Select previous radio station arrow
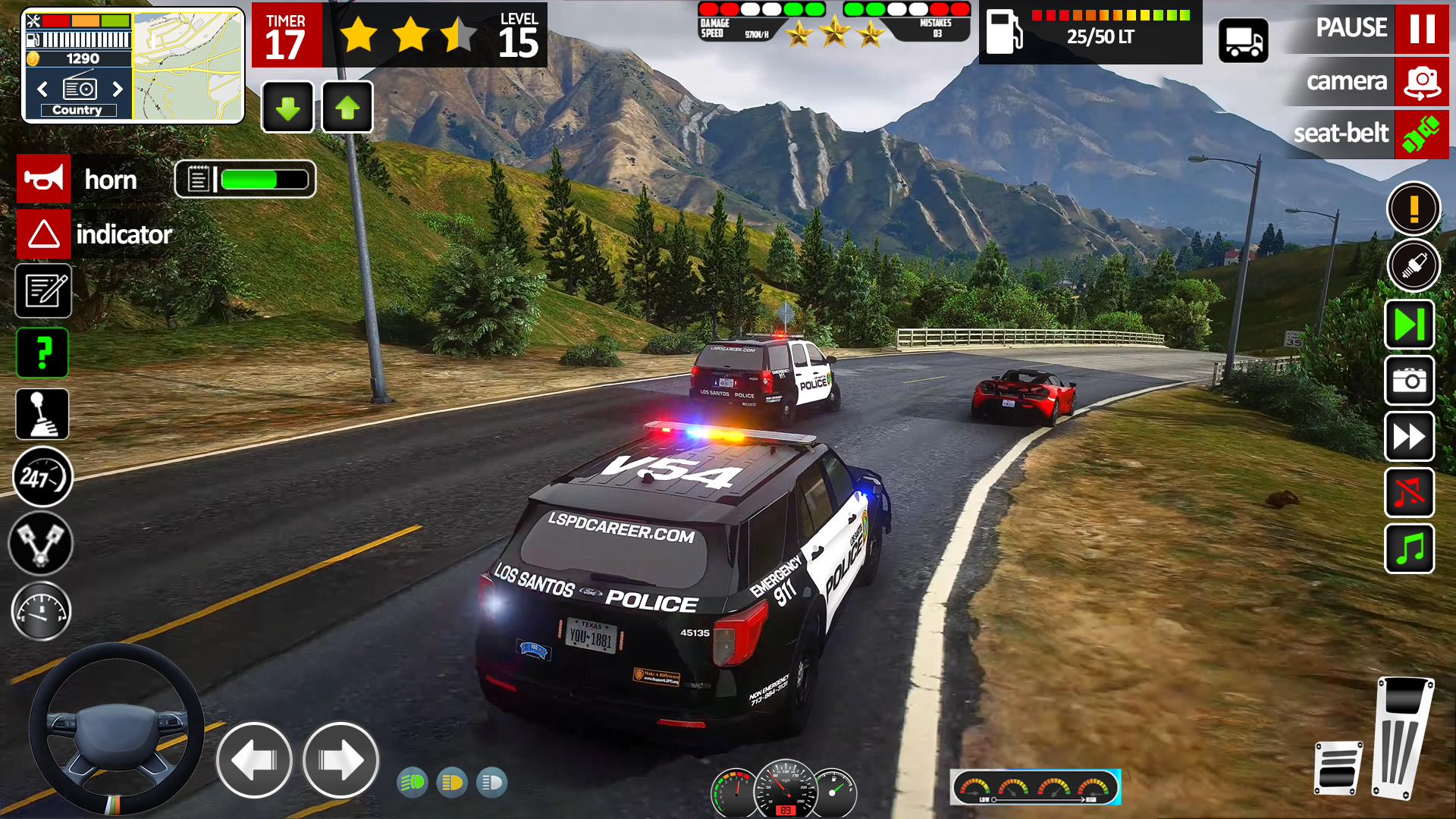The height and width of the screenshot is (819, 1456). tap(42, 89)
